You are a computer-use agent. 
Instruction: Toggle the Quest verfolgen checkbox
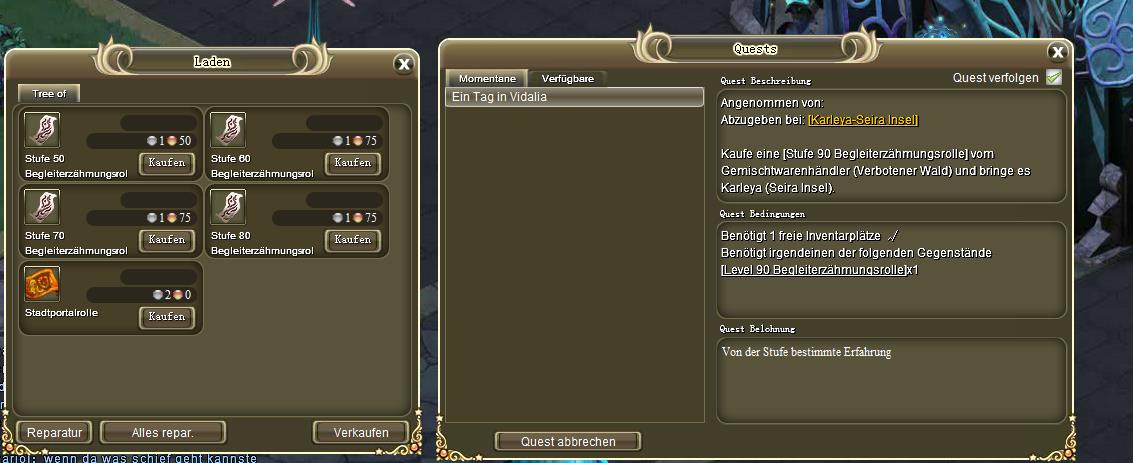pos(1053,77)
